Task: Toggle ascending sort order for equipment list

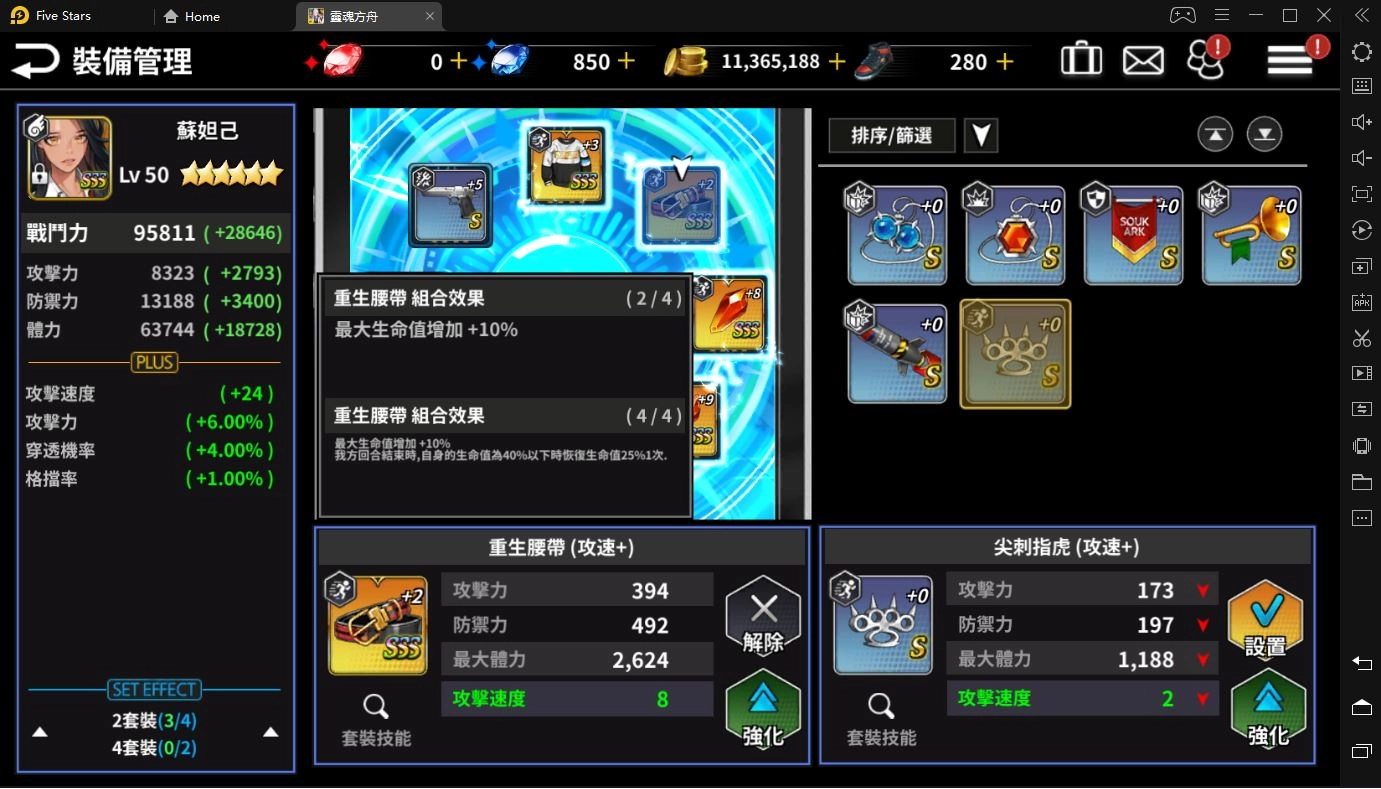Action: pos(1215,133)
